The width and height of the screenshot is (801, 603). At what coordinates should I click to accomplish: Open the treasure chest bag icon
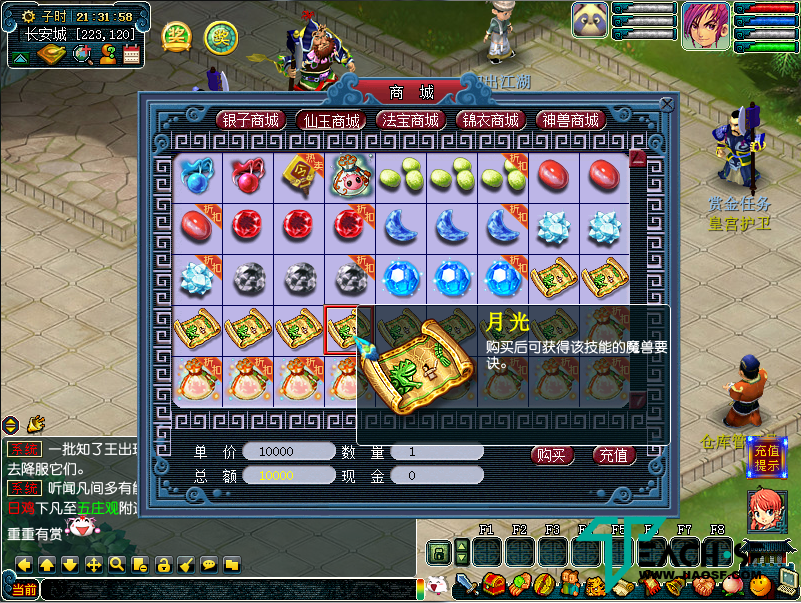click(x=493, y=583)
